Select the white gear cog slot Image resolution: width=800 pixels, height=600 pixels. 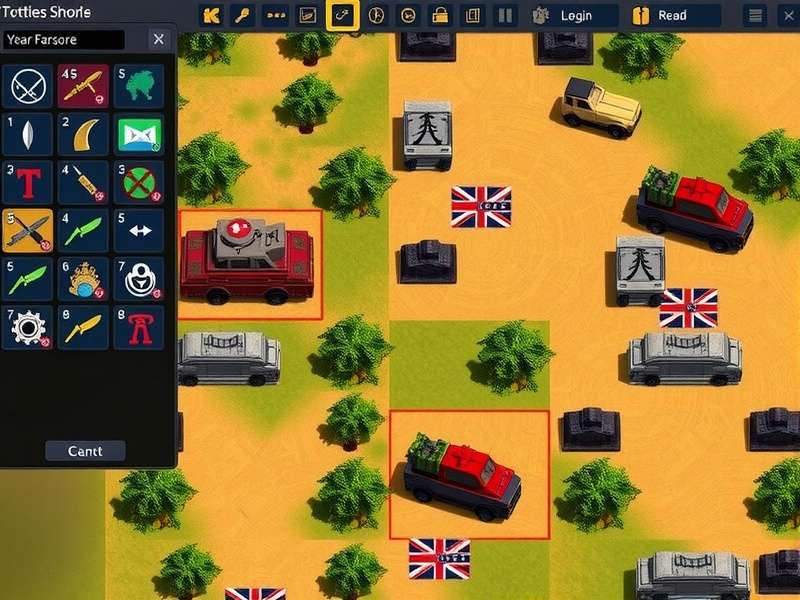[27, 327]
